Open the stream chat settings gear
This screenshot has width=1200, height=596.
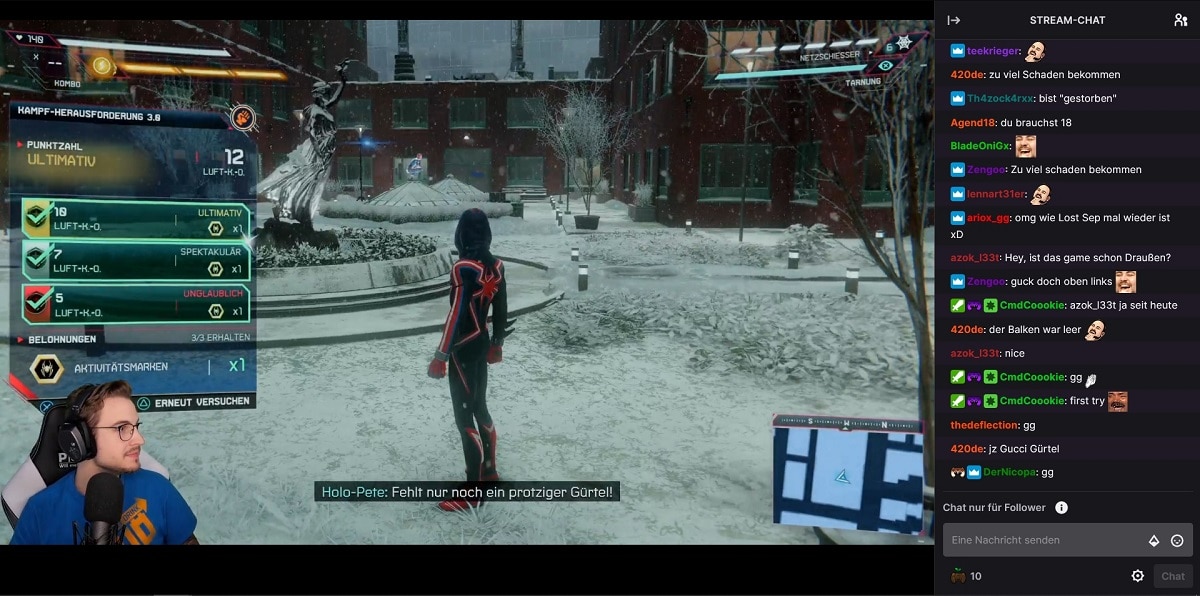pos(1137,576)
